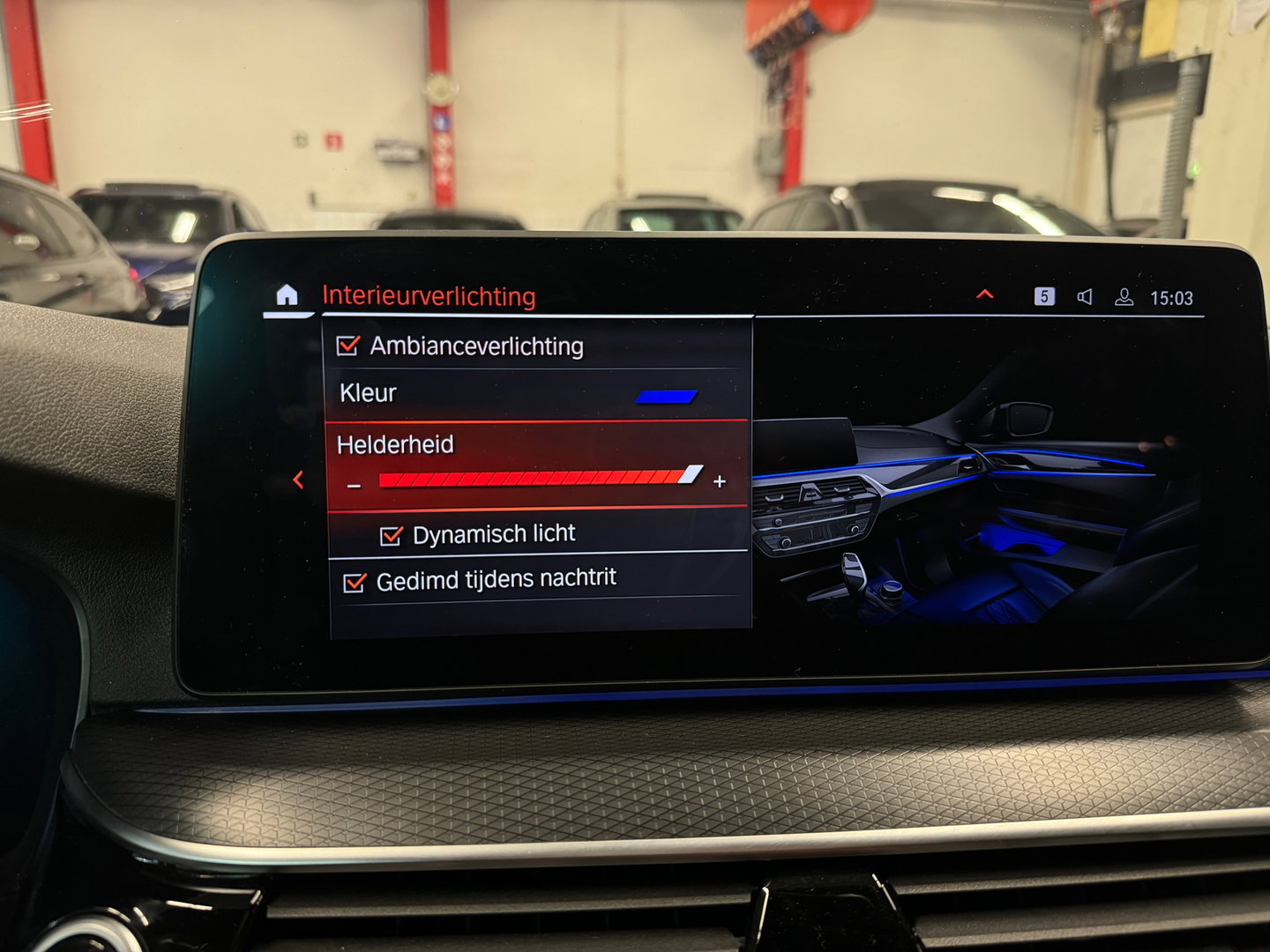Click the red Helderheid brightness slider bar
The image size is (1270, 952).
click(538, 478)
